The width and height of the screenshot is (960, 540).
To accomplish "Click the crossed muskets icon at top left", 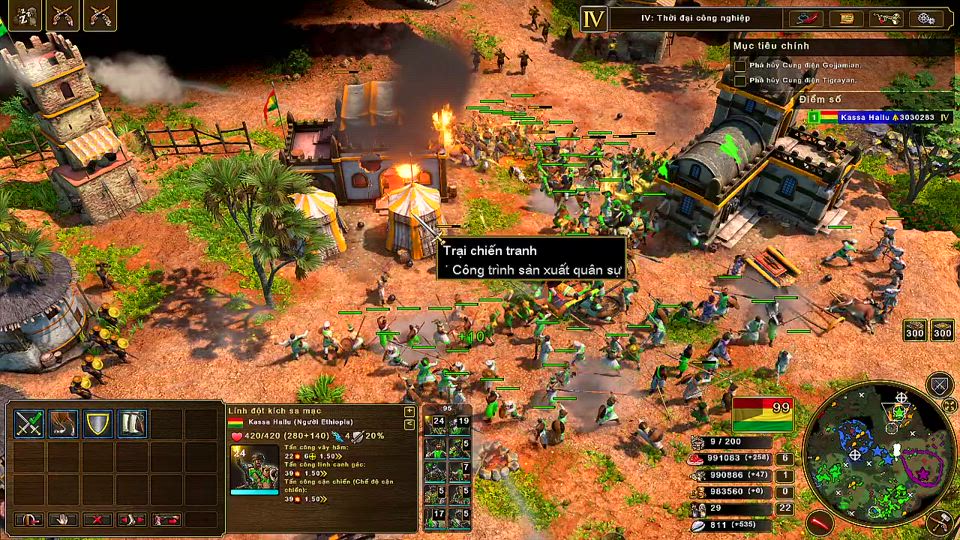I will tap(63, 14).
